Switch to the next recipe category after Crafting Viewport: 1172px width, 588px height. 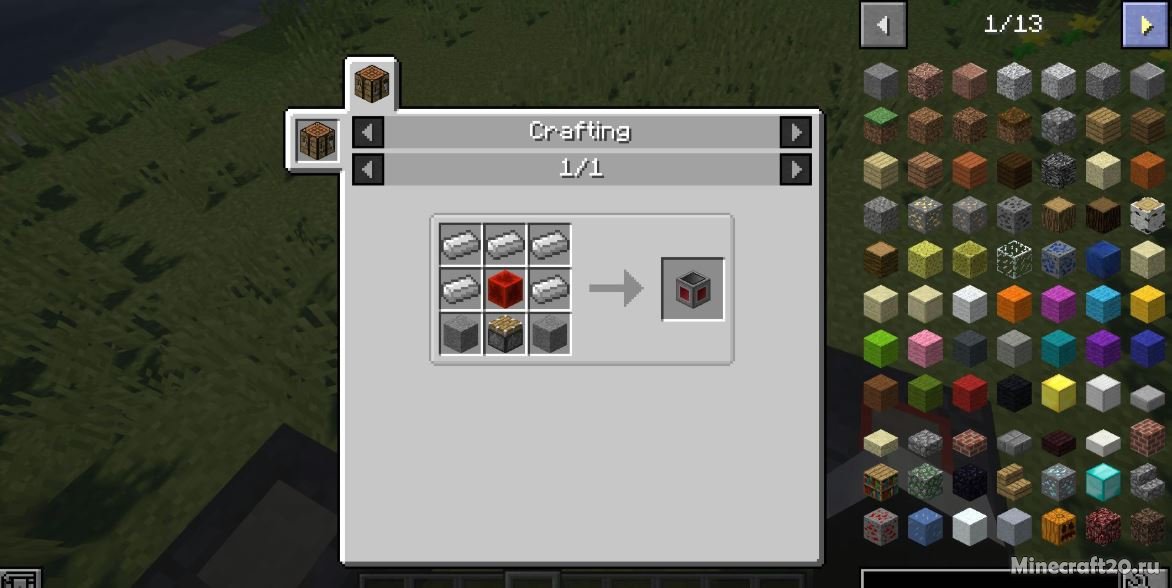point(795,132)
